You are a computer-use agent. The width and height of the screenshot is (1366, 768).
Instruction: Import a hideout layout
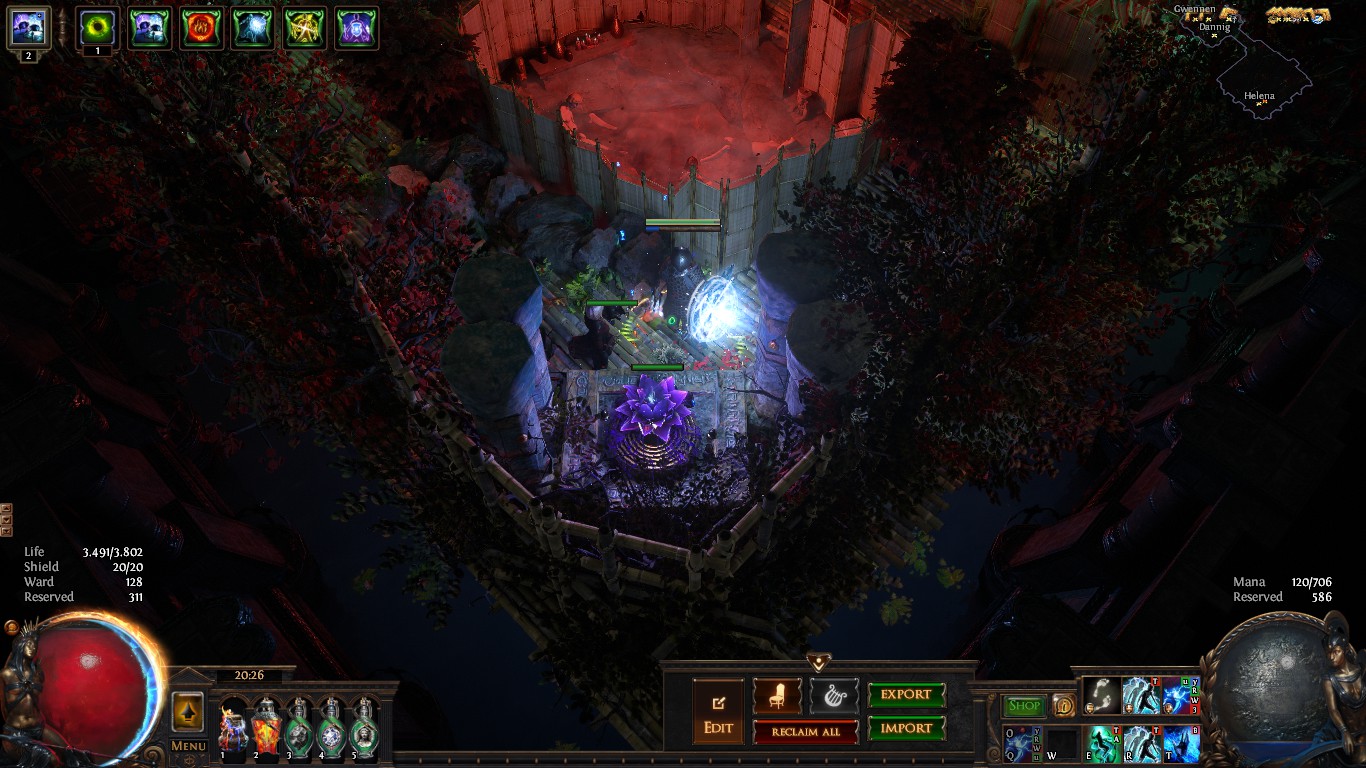(906, 728)
